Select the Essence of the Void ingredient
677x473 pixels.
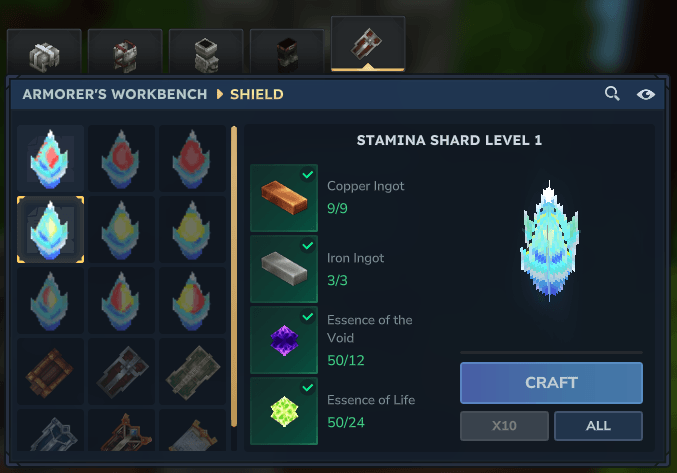284,340
